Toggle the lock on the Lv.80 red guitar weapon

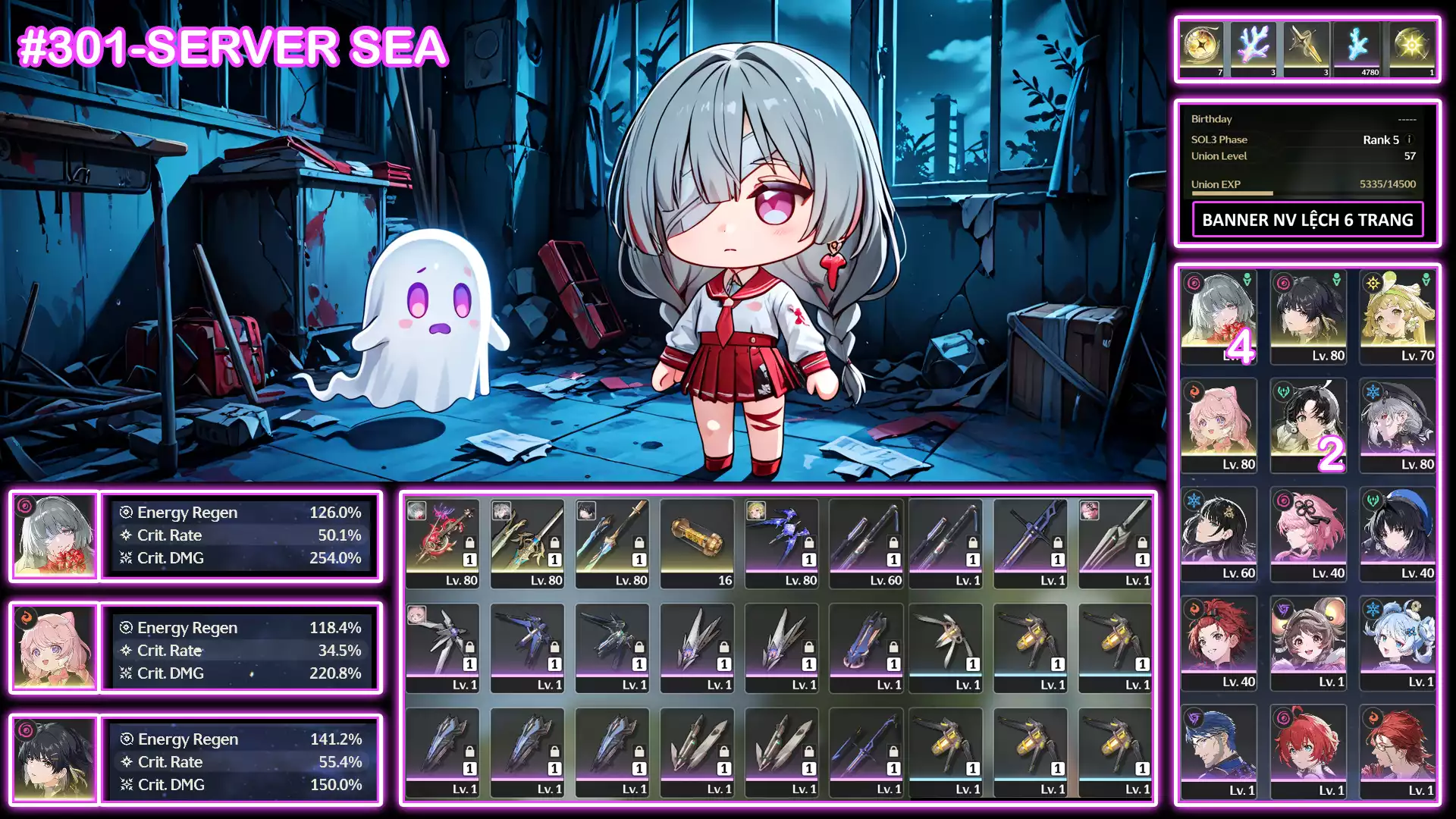[x=469, y=542]
